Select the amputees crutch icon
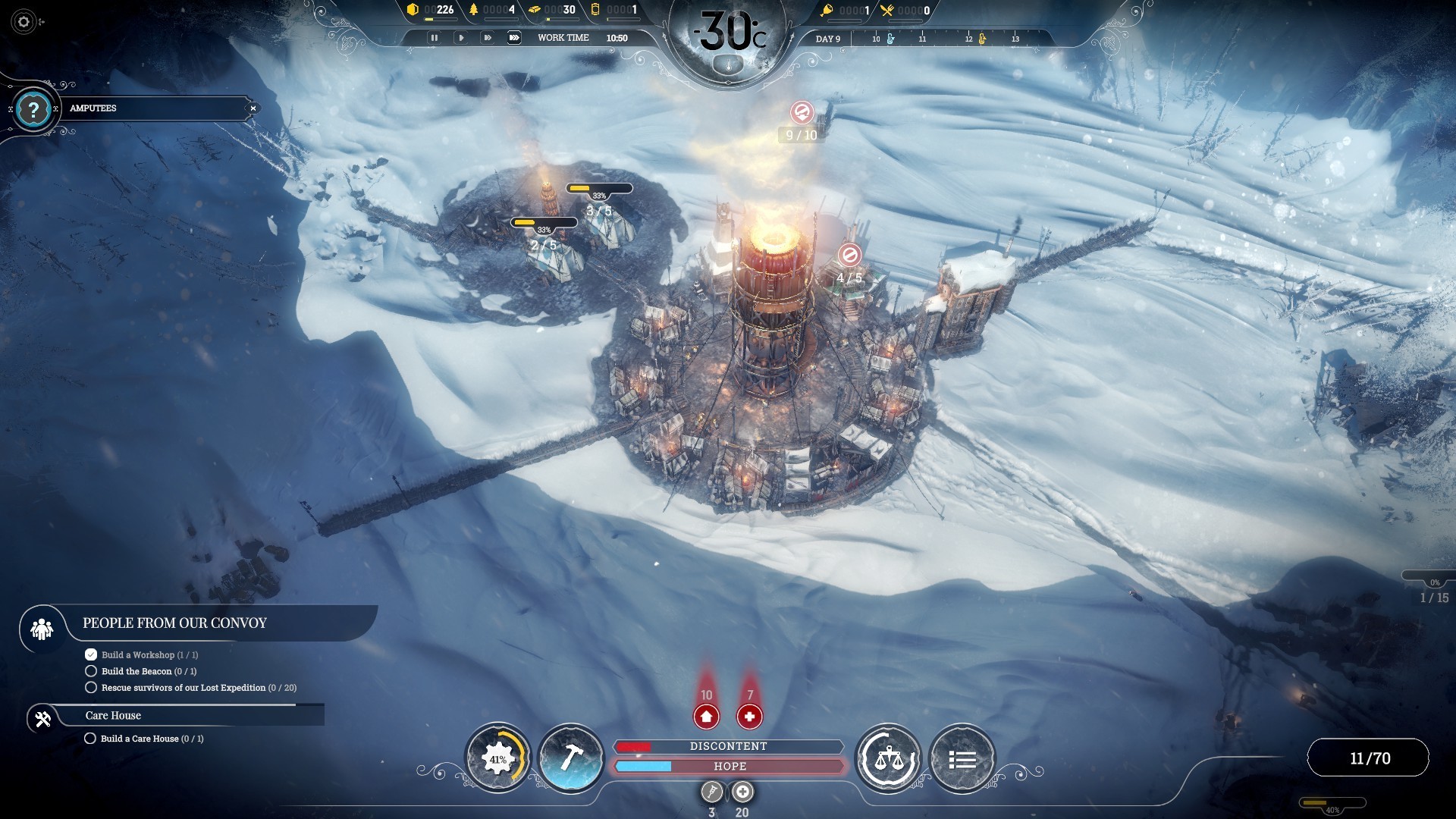Image resolution: width=1456 pixels, height=819 pixels. [x=711, y=792]
